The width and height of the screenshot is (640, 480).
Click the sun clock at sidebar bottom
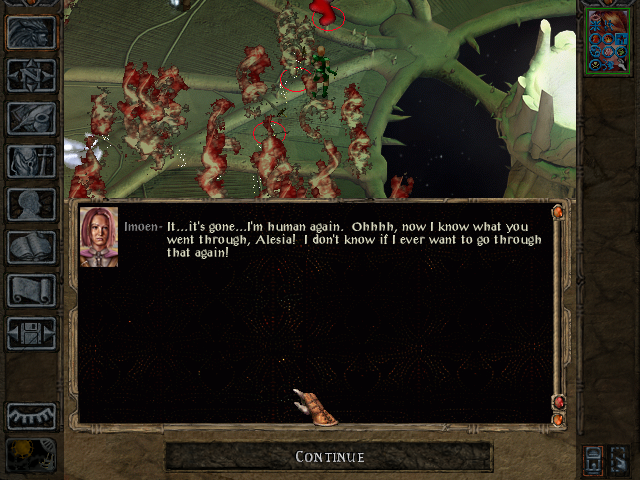[31, 455]
